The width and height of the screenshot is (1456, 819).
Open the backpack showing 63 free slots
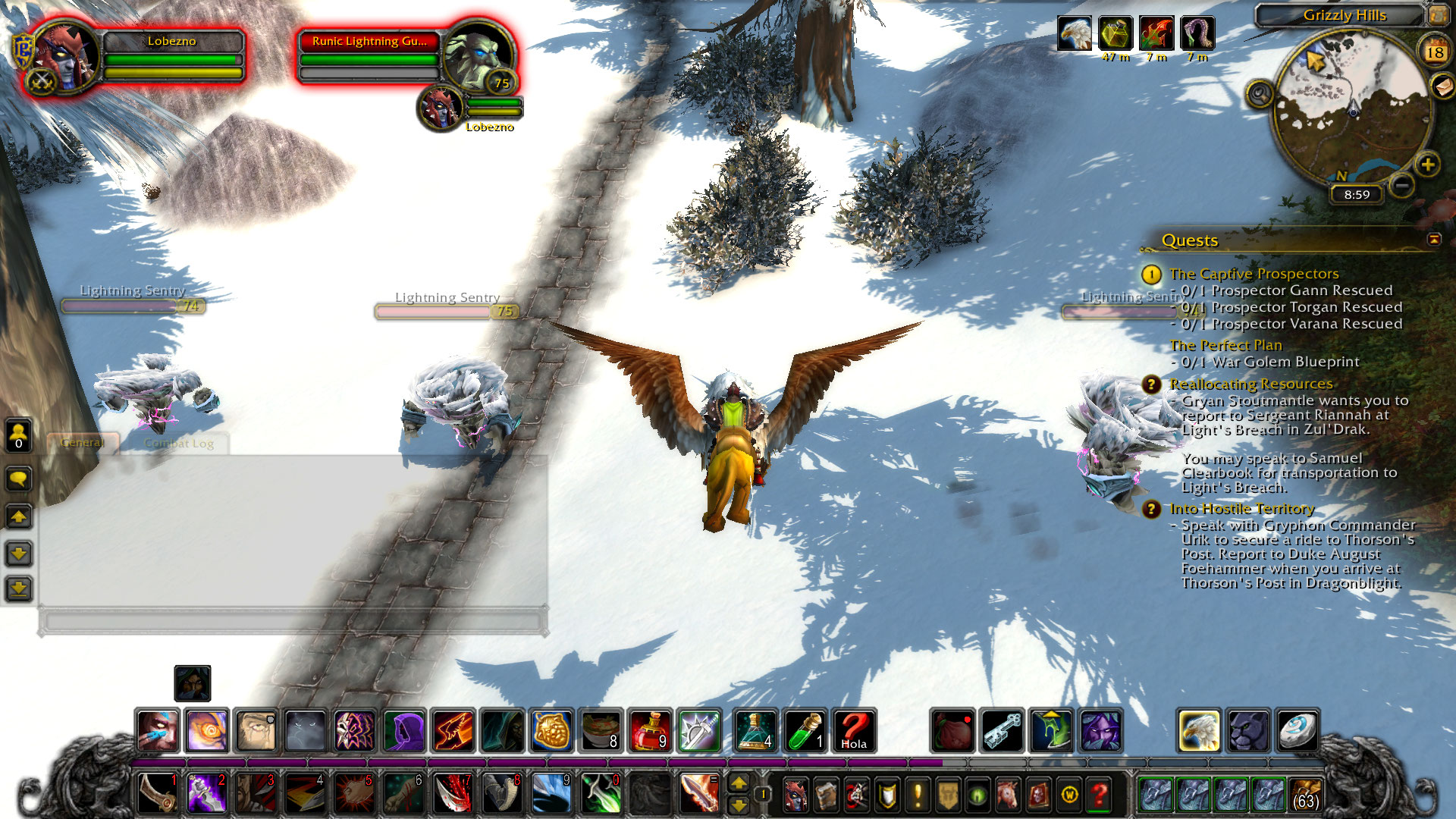click(x=1304, y=795)
